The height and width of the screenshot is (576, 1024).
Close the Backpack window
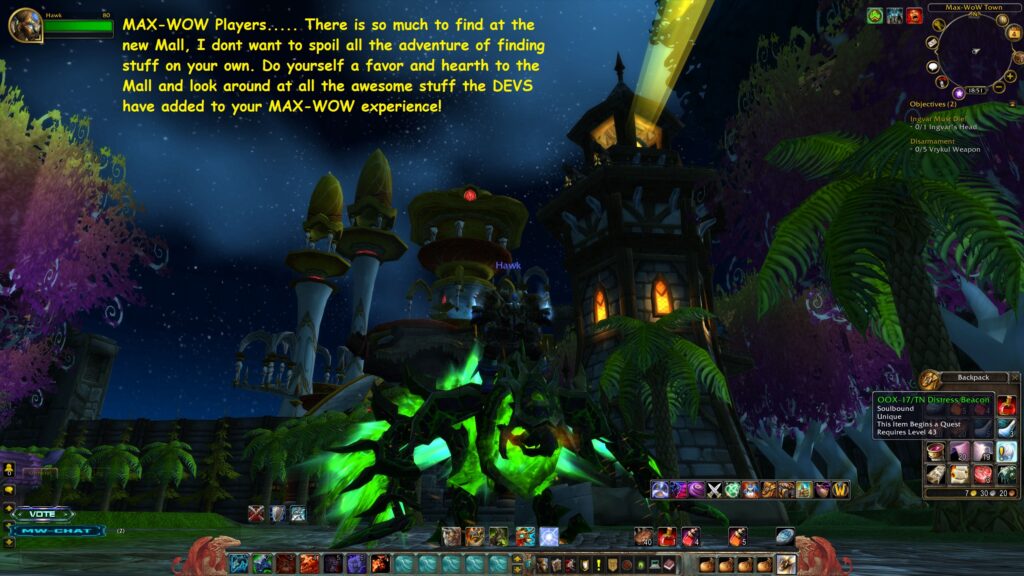(1014, 377)
